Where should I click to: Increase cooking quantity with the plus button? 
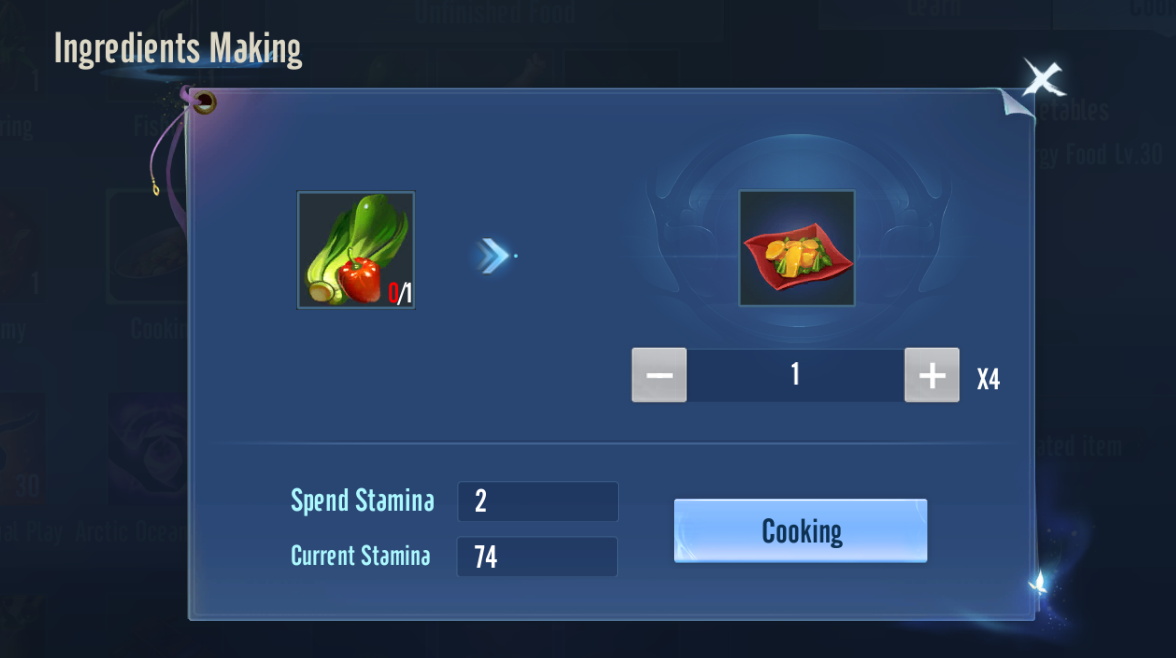(x=931, y=375)
